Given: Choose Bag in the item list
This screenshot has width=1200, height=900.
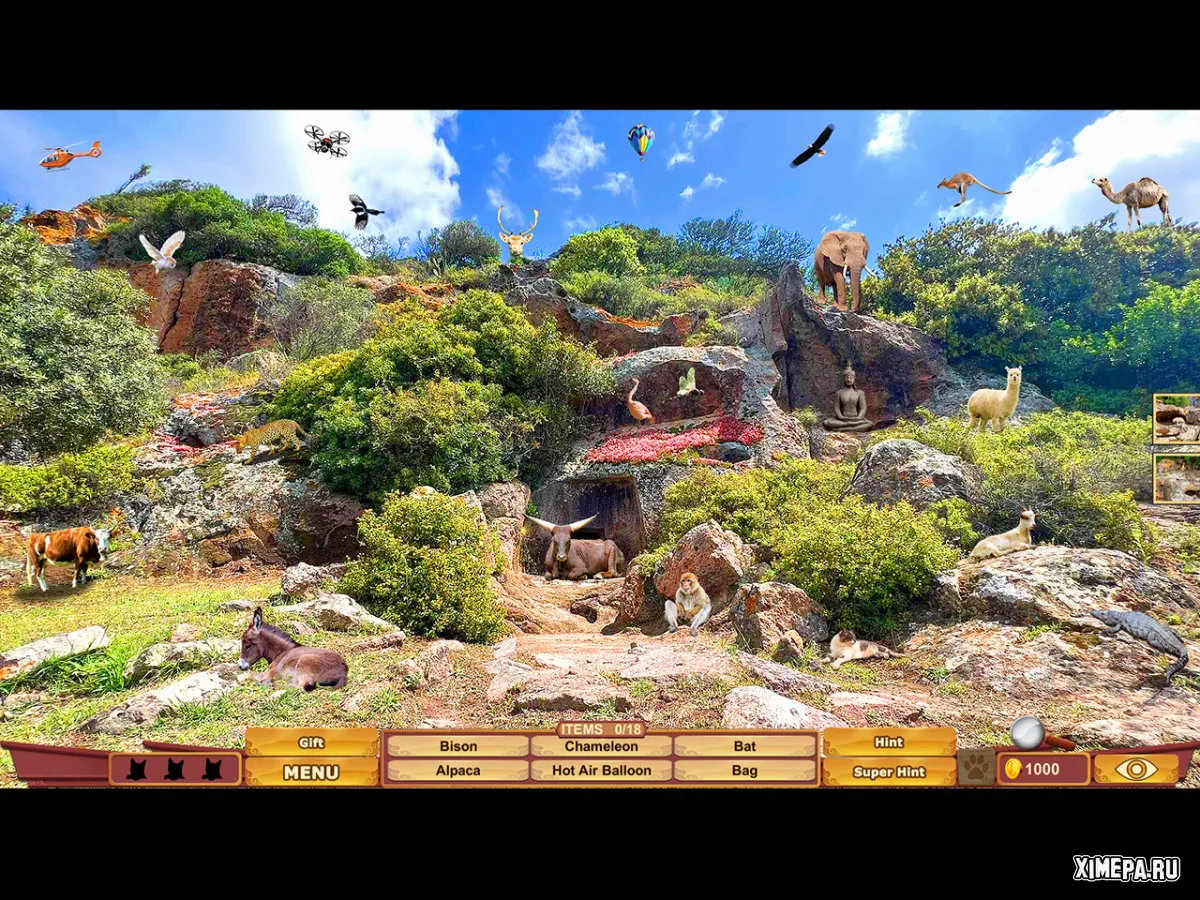Looking at the screenshot, I should pos(745,771).
